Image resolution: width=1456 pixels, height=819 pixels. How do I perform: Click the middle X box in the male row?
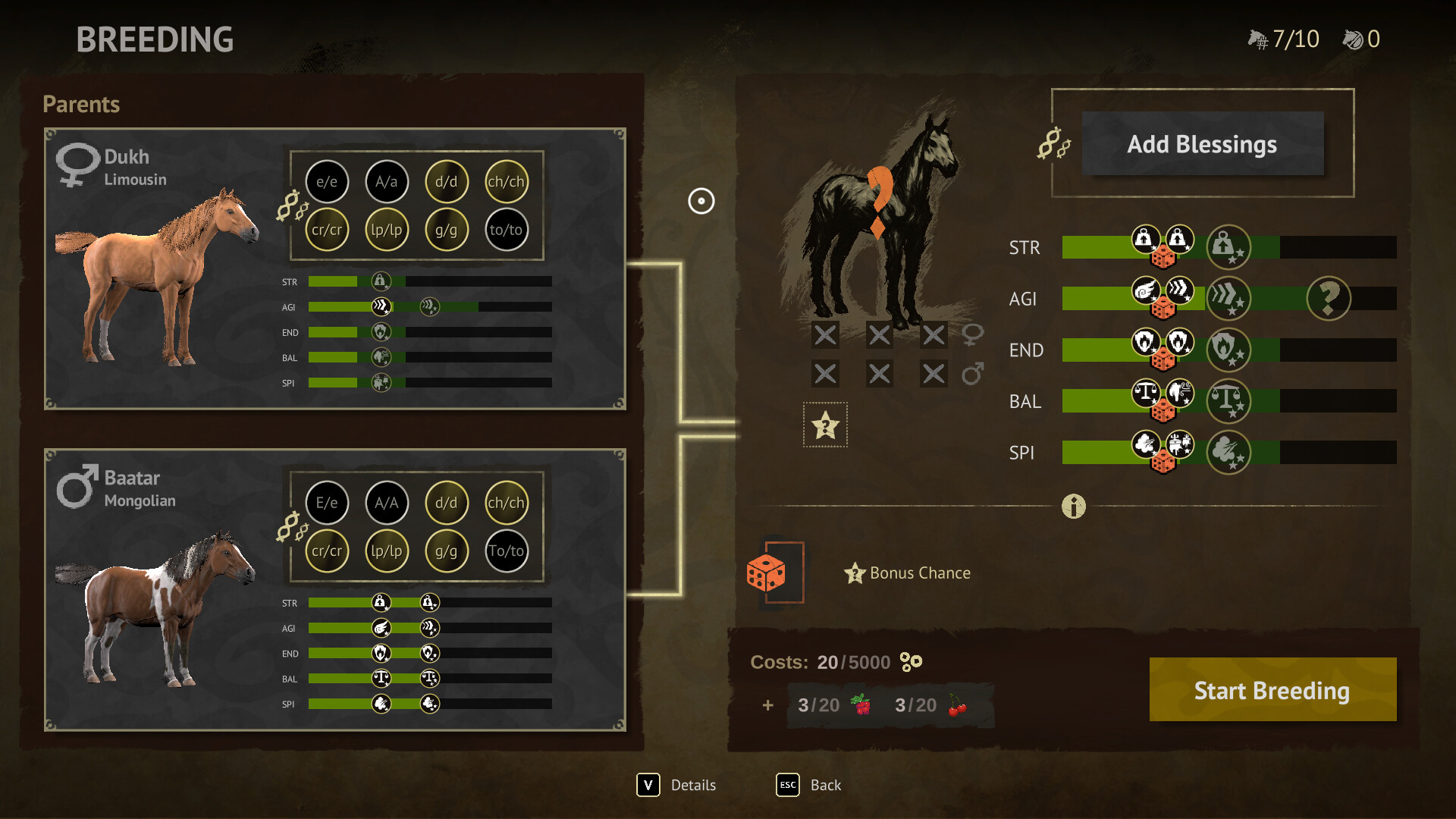[880, 373]
